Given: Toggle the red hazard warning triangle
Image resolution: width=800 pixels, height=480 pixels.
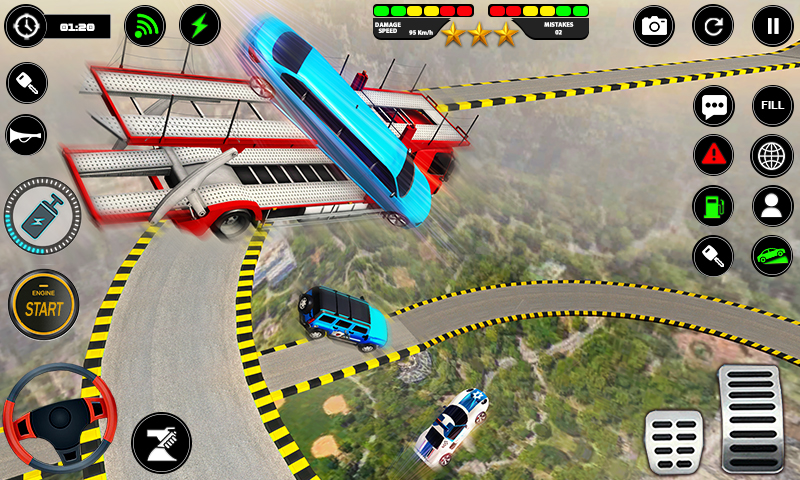Looking at the screenshot, I should (713, 155).
